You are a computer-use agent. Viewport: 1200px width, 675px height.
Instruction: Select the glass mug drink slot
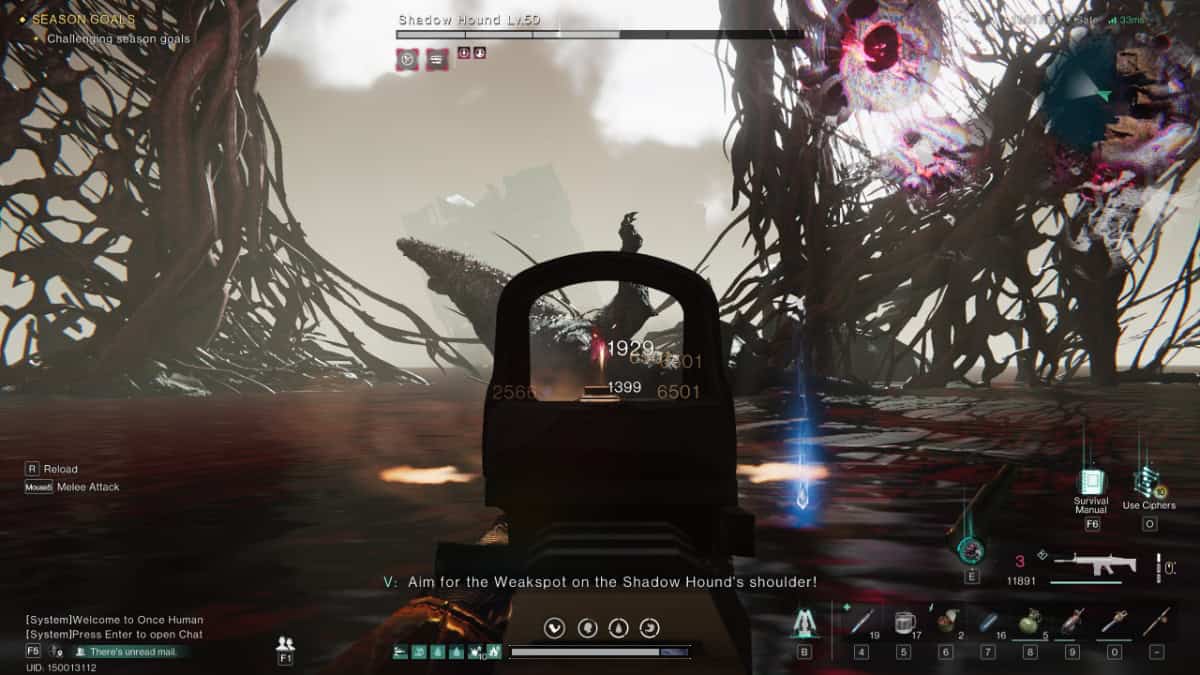903,621
